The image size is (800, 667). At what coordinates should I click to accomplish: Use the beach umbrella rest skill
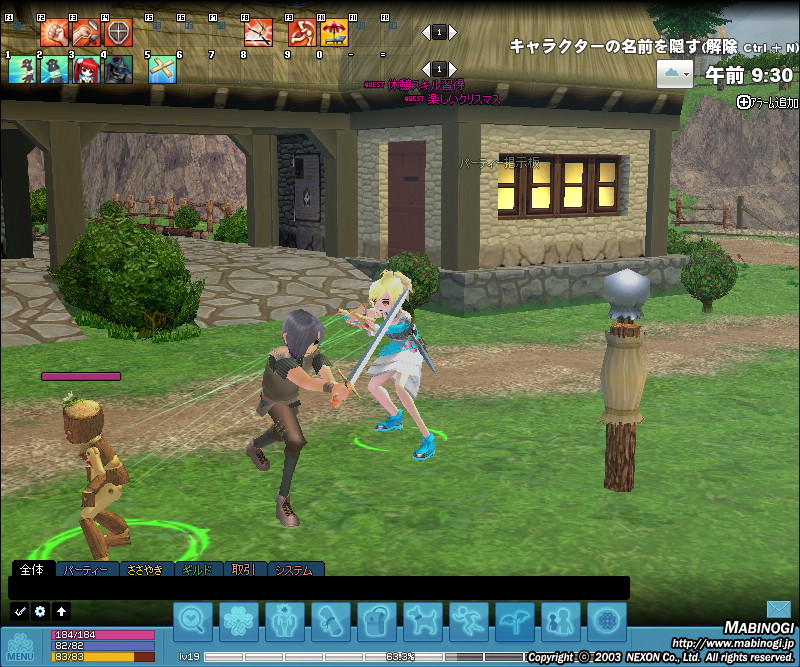[x=334, y=33]
